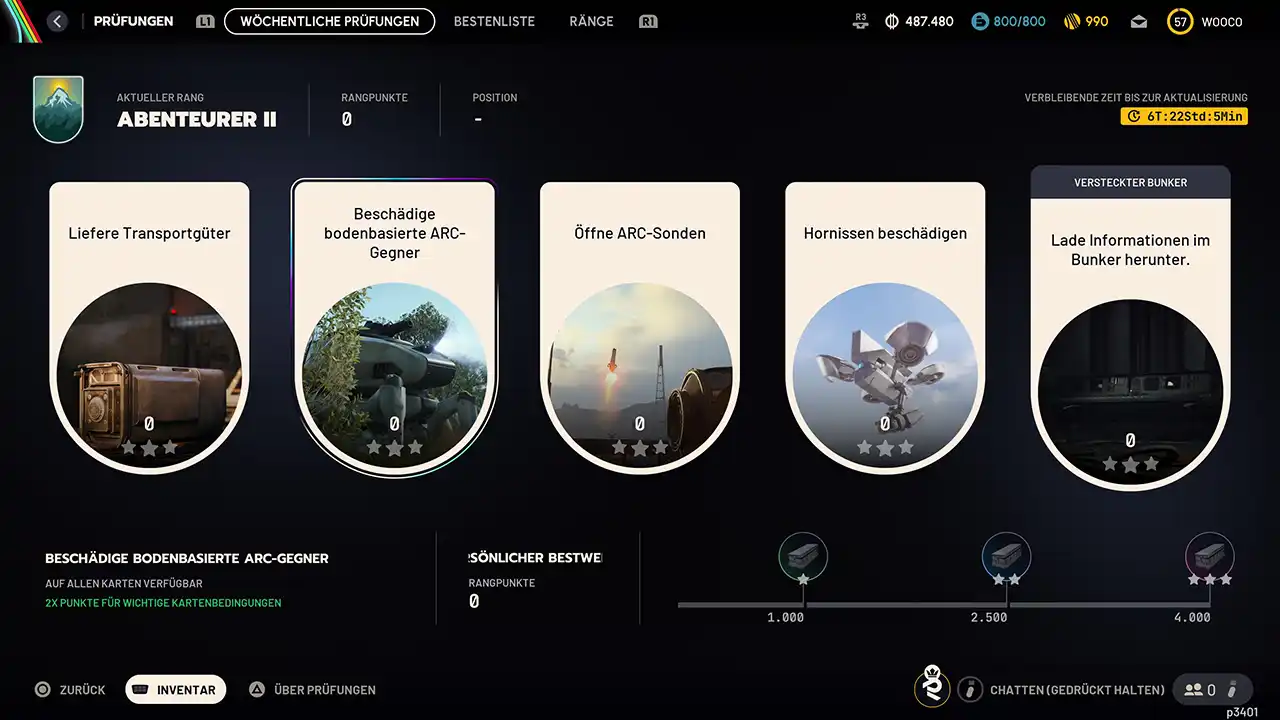Image resolution: width=1280 pixels, height=720 pixels.
Task: Show the Über Prüfungen info
Action: point(312,690)
